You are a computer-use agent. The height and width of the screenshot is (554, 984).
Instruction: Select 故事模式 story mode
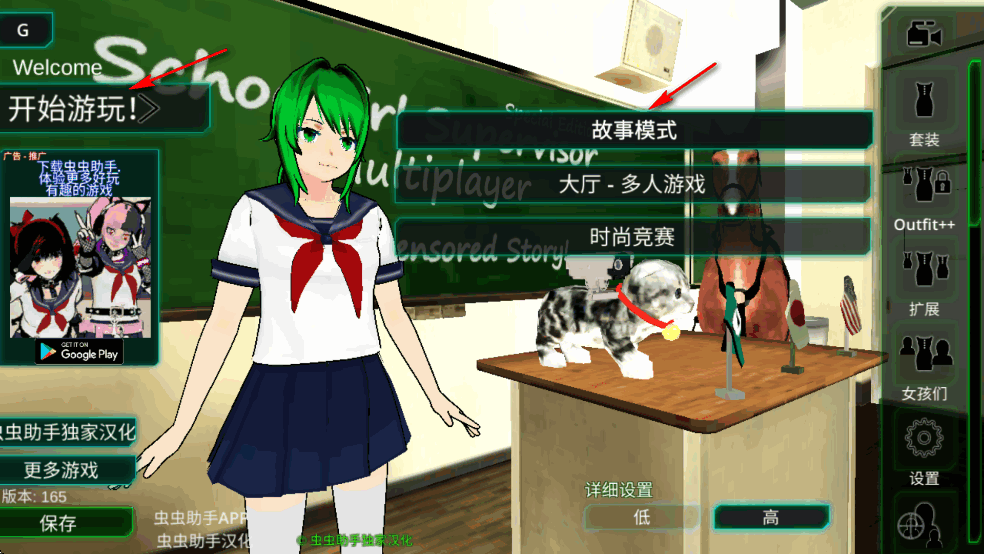pos(634,129)
